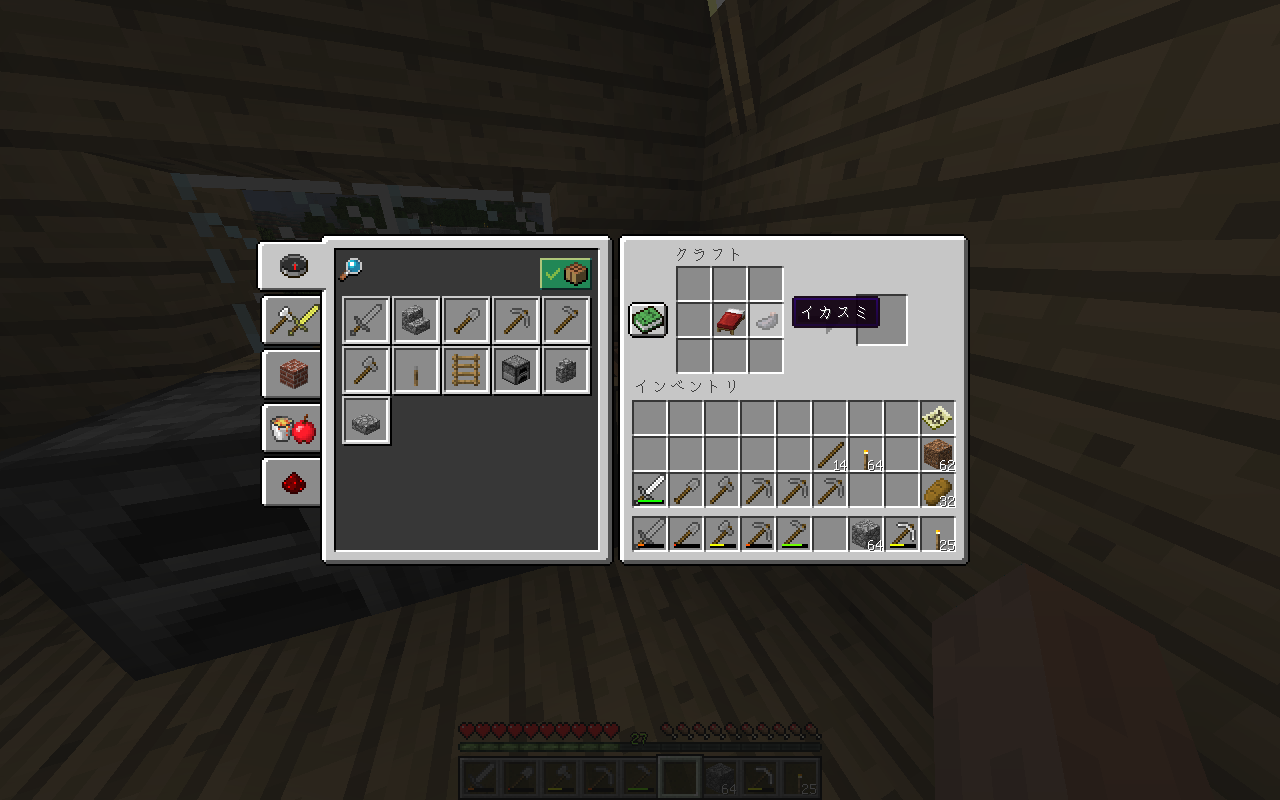Image resolution: width=1280 pixels, height=800 pixels.
Task: Select the stone sword recipe
Action: [365, 320]
